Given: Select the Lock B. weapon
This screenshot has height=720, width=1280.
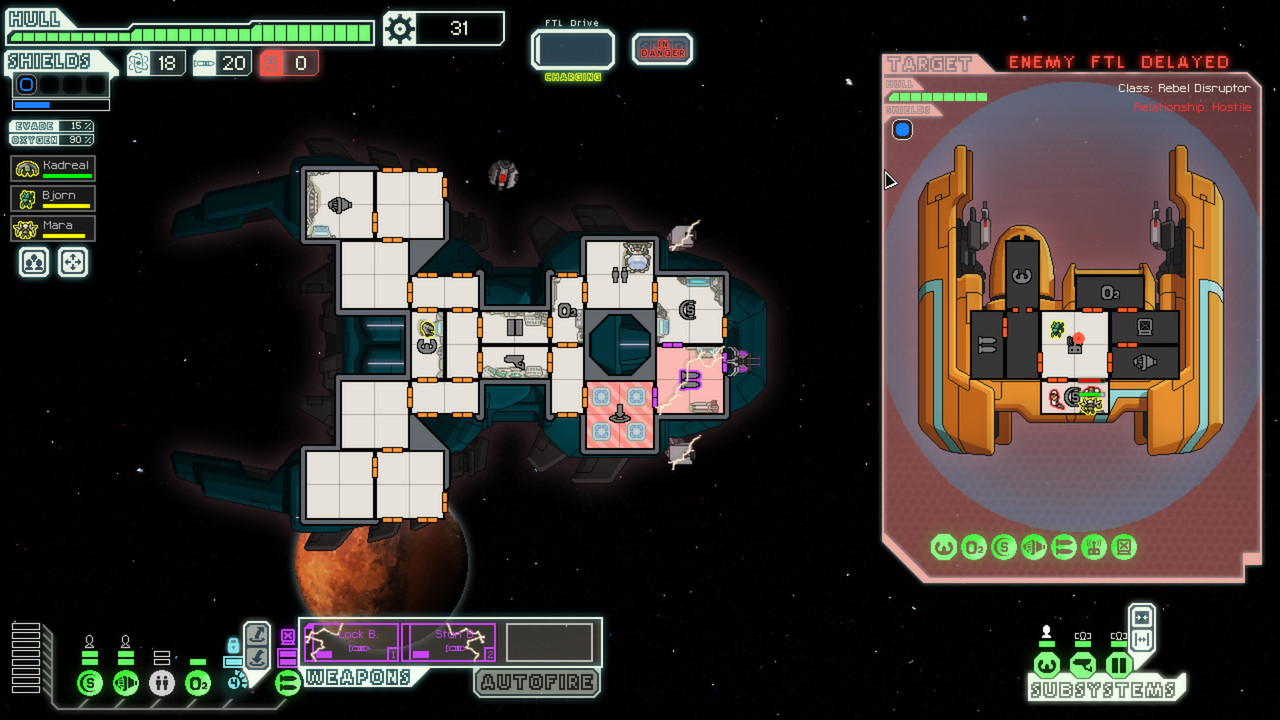Looking at the screenshot, I should [x=351, y=641].
